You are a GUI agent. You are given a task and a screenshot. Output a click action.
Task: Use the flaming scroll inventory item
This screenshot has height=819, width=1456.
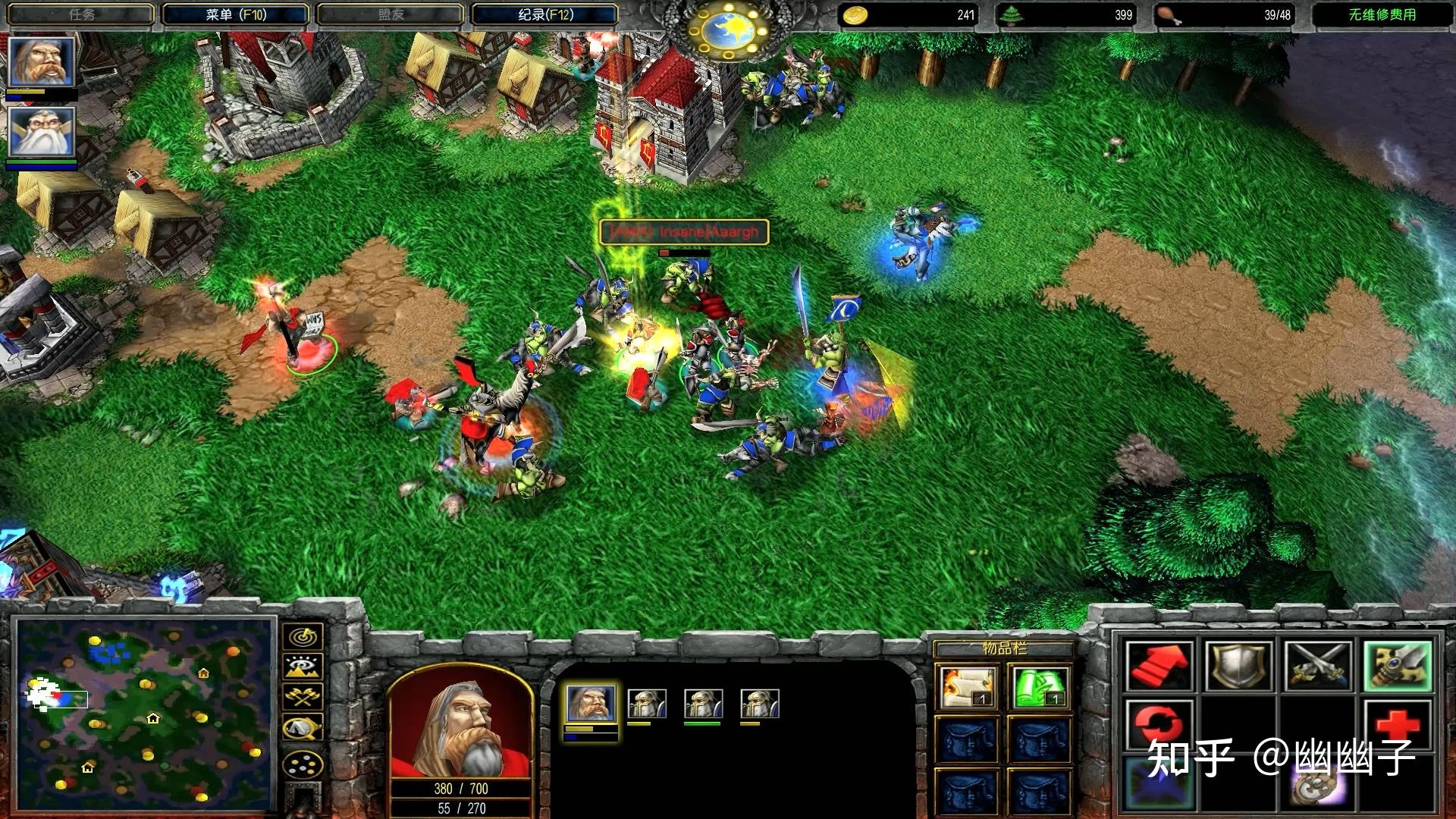[x=967, y=686]
